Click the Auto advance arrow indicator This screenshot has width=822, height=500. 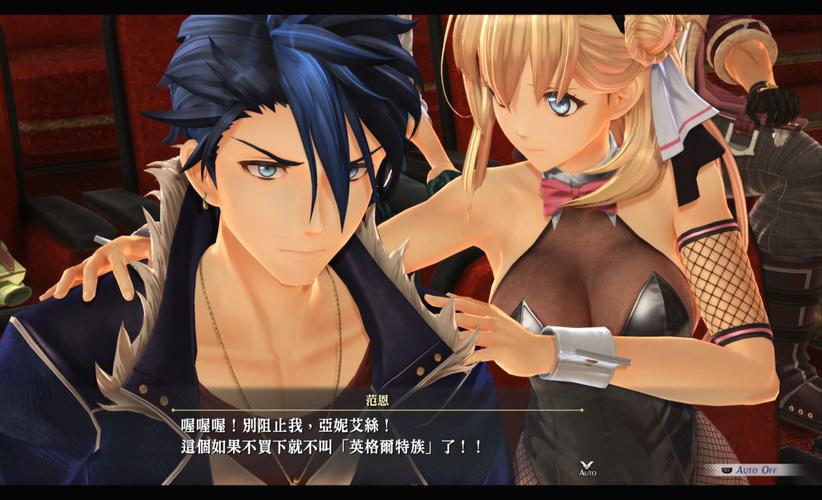coord(587,466)
